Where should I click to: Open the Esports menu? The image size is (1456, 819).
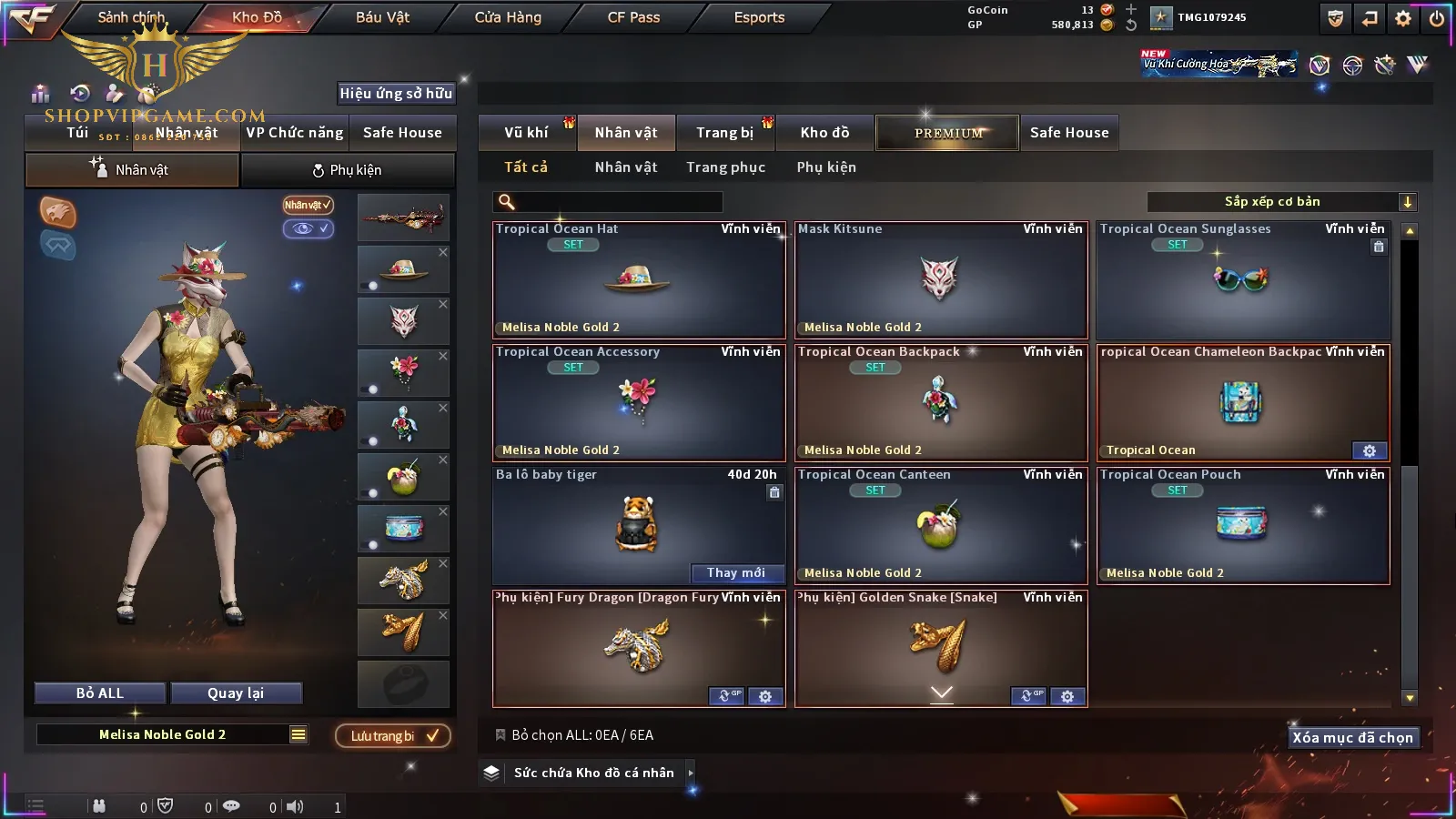pyautogui.click(x=759, y=17)
